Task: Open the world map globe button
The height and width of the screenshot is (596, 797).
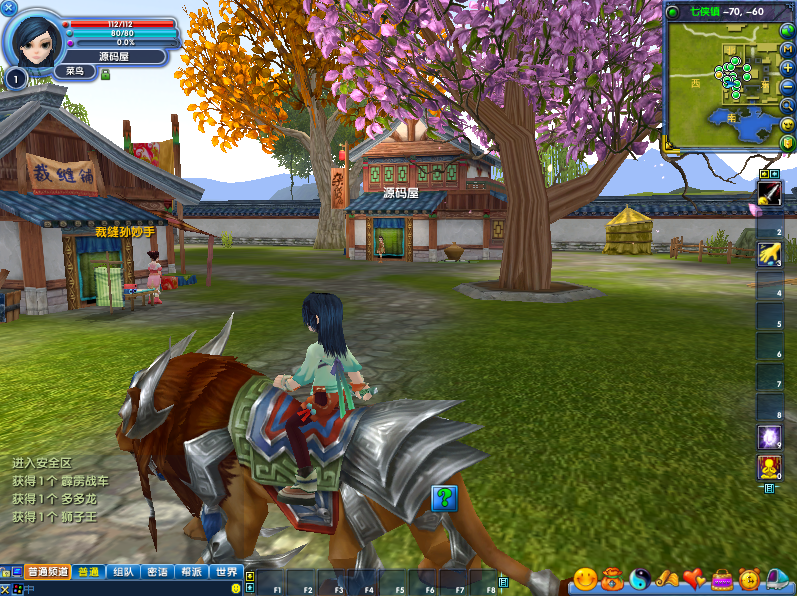Action: 787,30
